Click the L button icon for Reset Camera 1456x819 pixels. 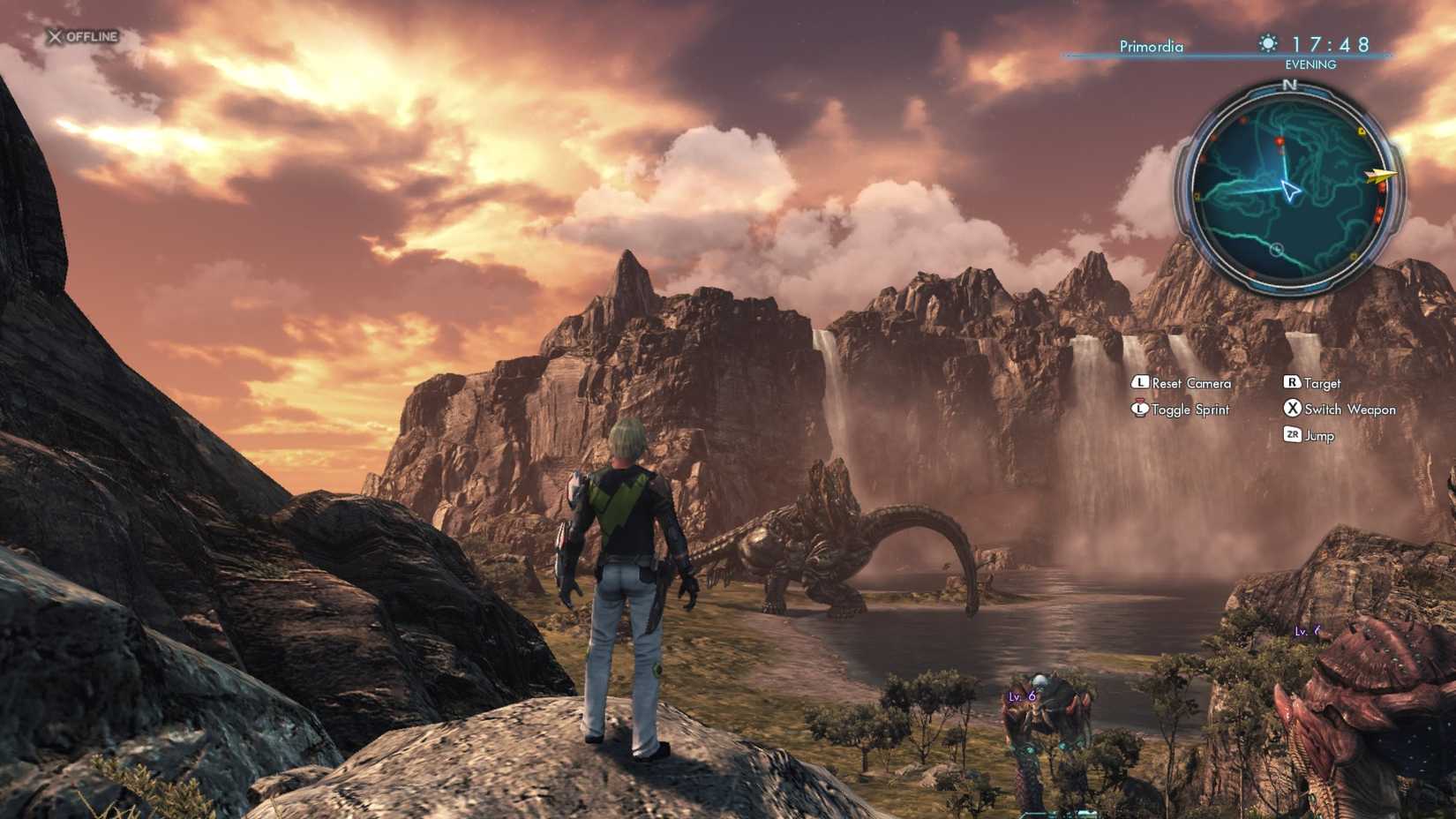pyautogui.click(x=1141, y=384)
